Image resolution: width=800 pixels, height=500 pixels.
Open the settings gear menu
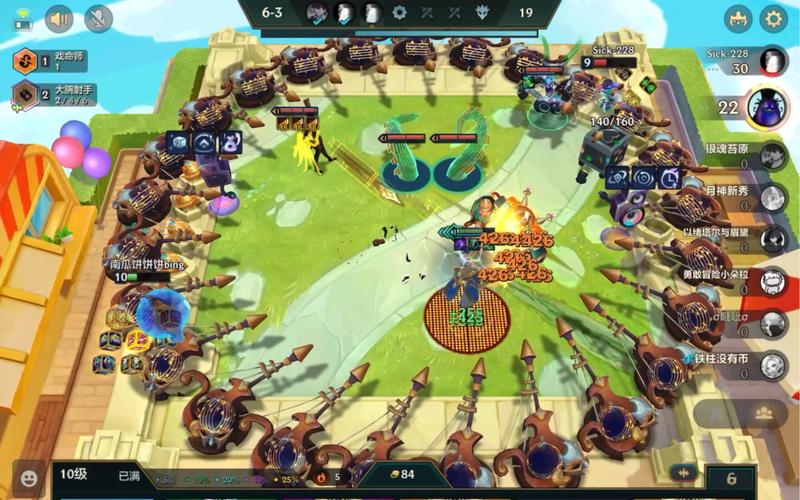(x=772, y=18)
